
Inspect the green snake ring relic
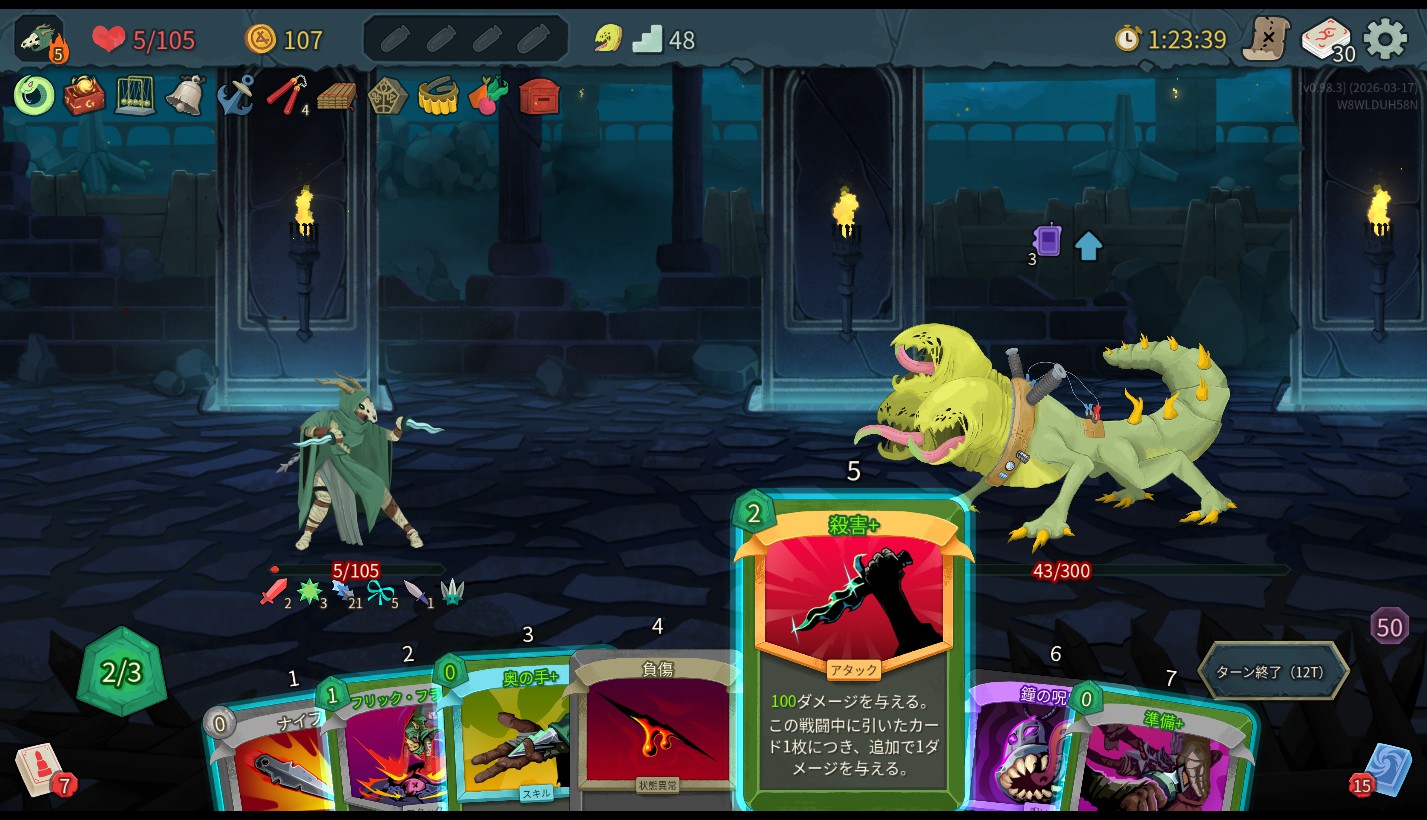click(34, 96)
